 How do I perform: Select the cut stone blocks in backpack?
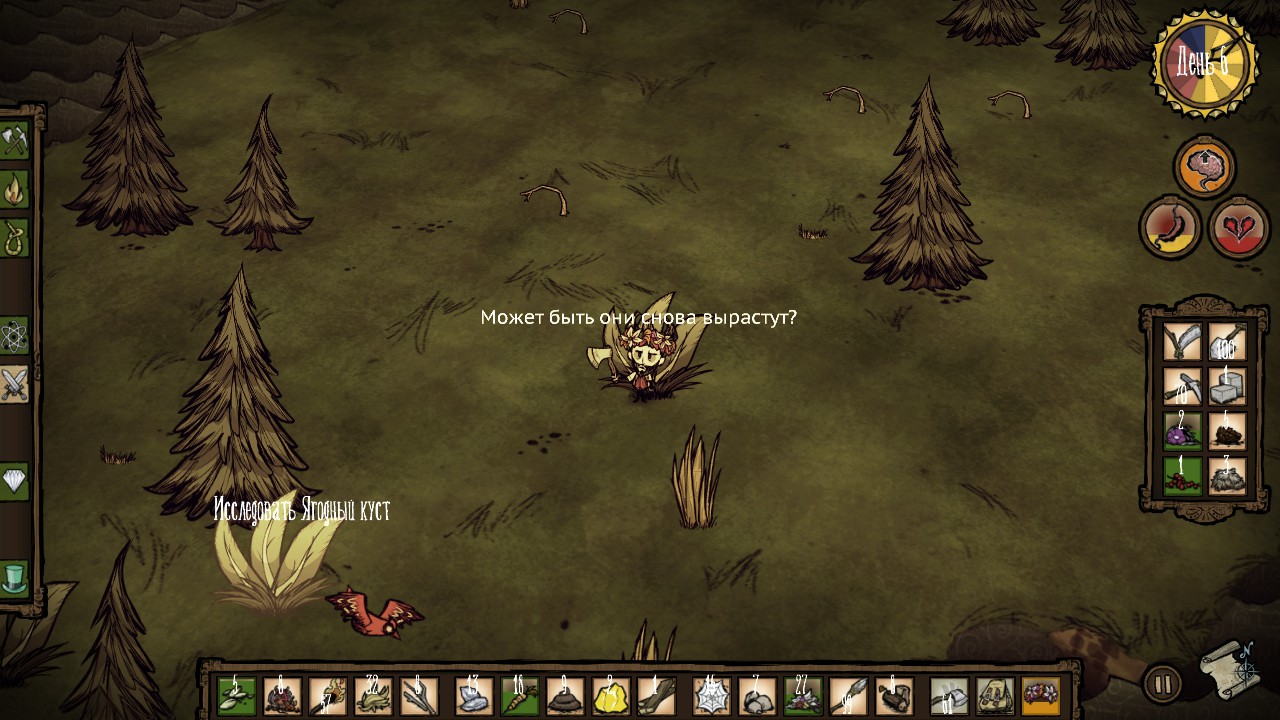pyautogui.click(x=1227, y=386)
